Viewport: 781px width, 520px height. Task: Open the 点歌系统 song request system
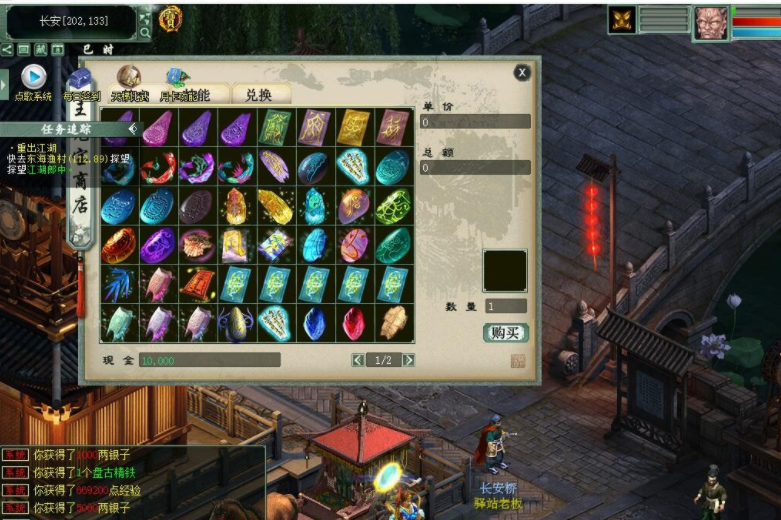point(33,79)
